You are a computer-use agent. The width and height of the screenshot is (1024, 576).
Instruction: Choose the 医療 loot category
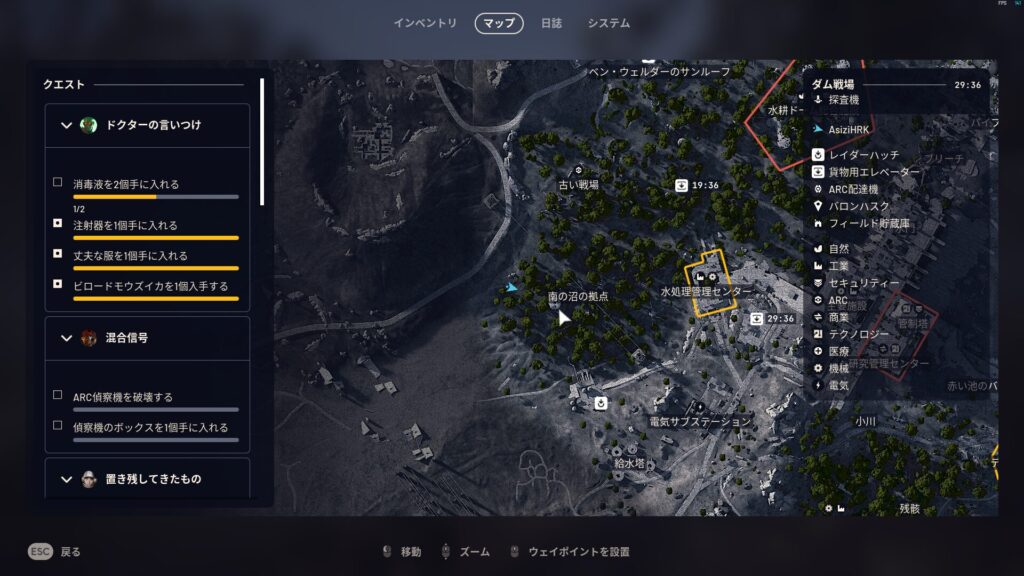[838, 351]
